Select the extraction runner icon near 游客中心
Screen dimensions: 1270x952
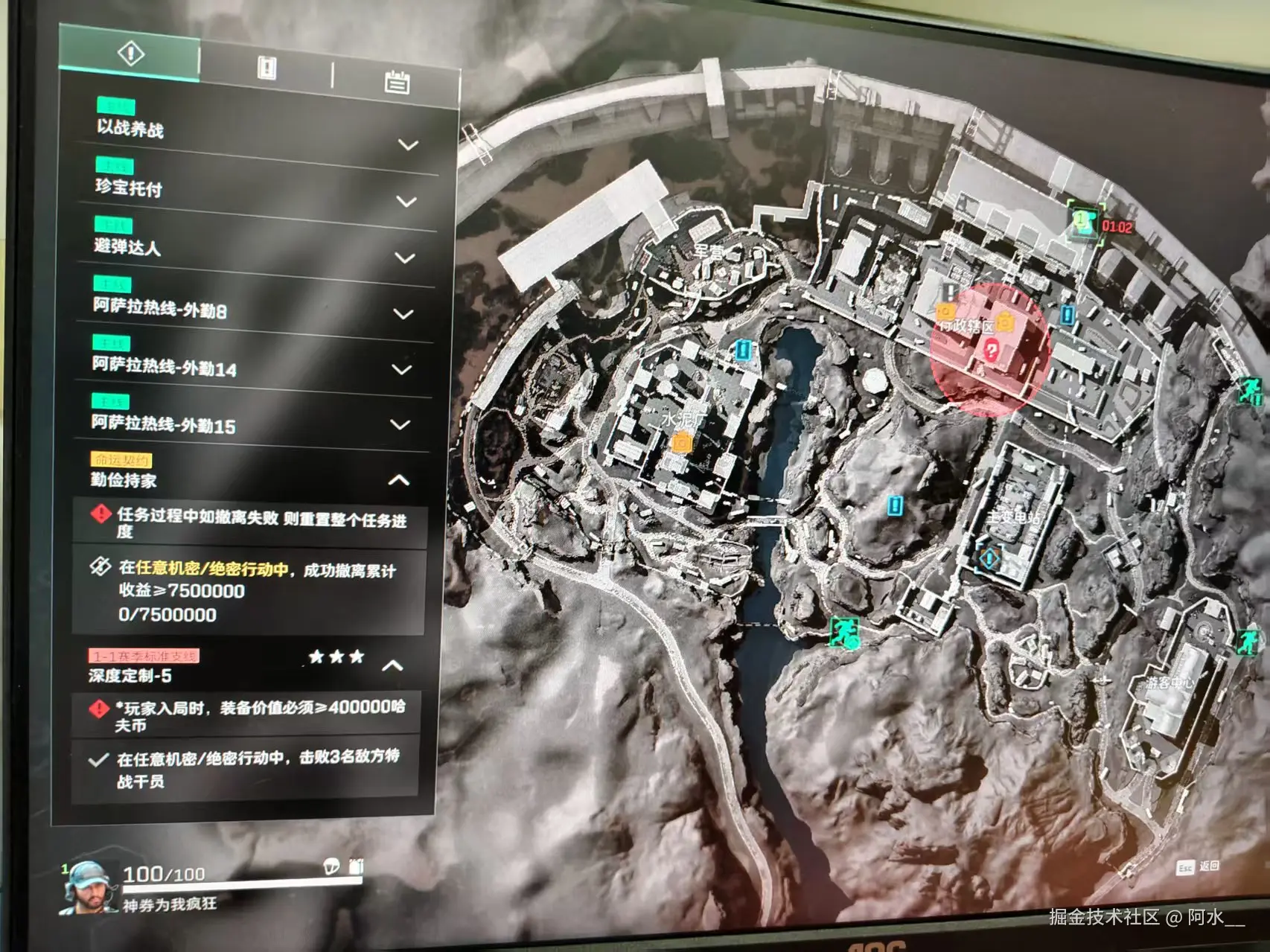[x=1248, y=642]
